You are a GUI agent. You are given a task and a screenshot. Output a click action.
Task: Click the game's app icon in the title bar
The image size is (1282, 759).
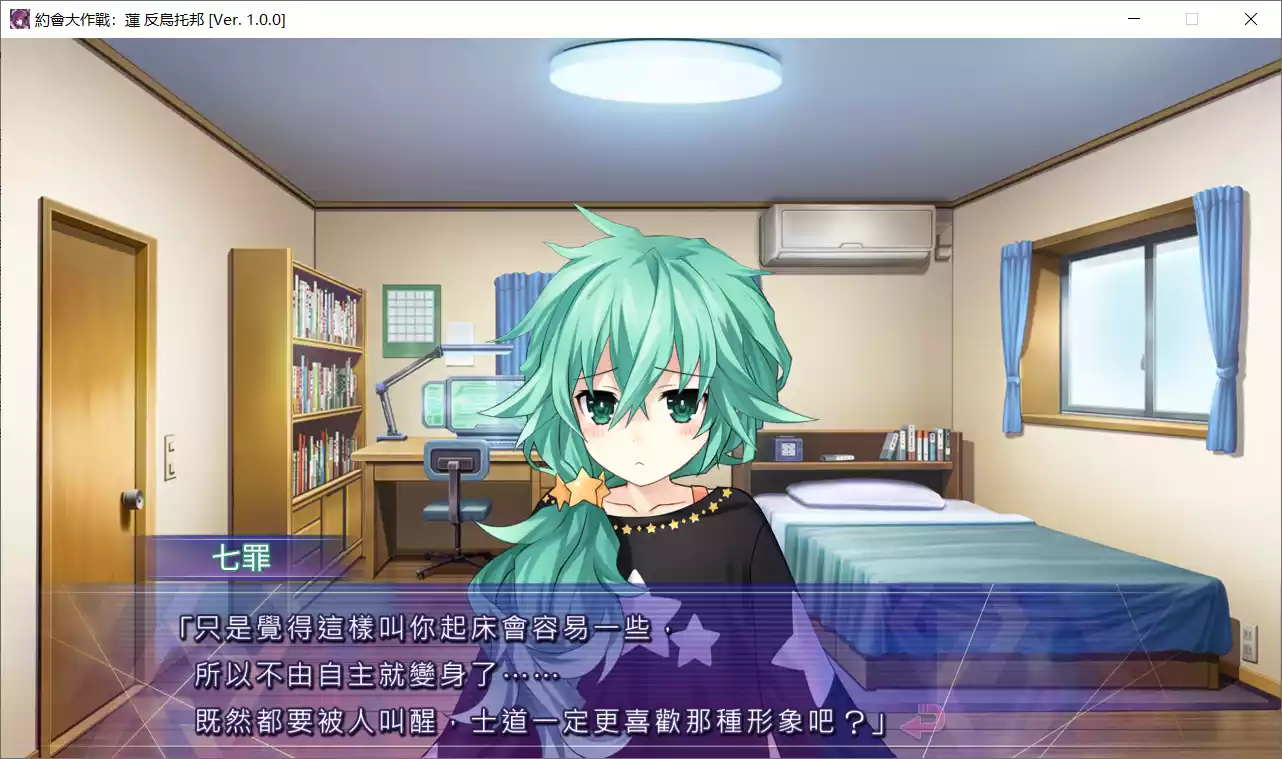(x=18, y=18)
